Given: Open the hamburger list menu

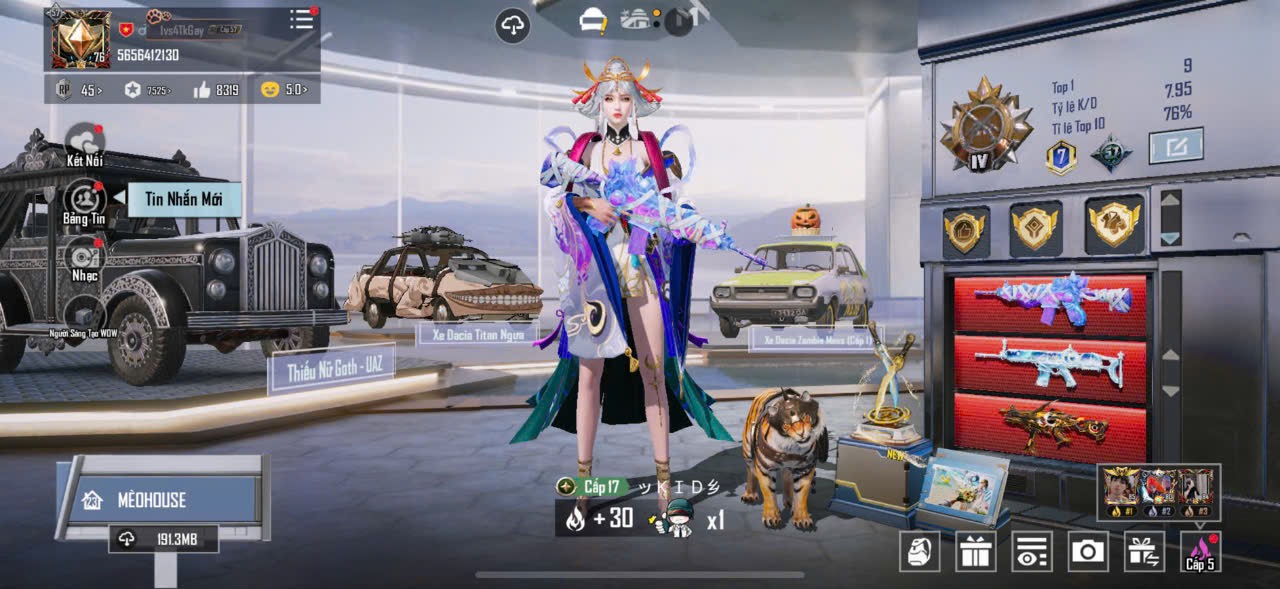Looking at the screenshot, I should [302, 20].
